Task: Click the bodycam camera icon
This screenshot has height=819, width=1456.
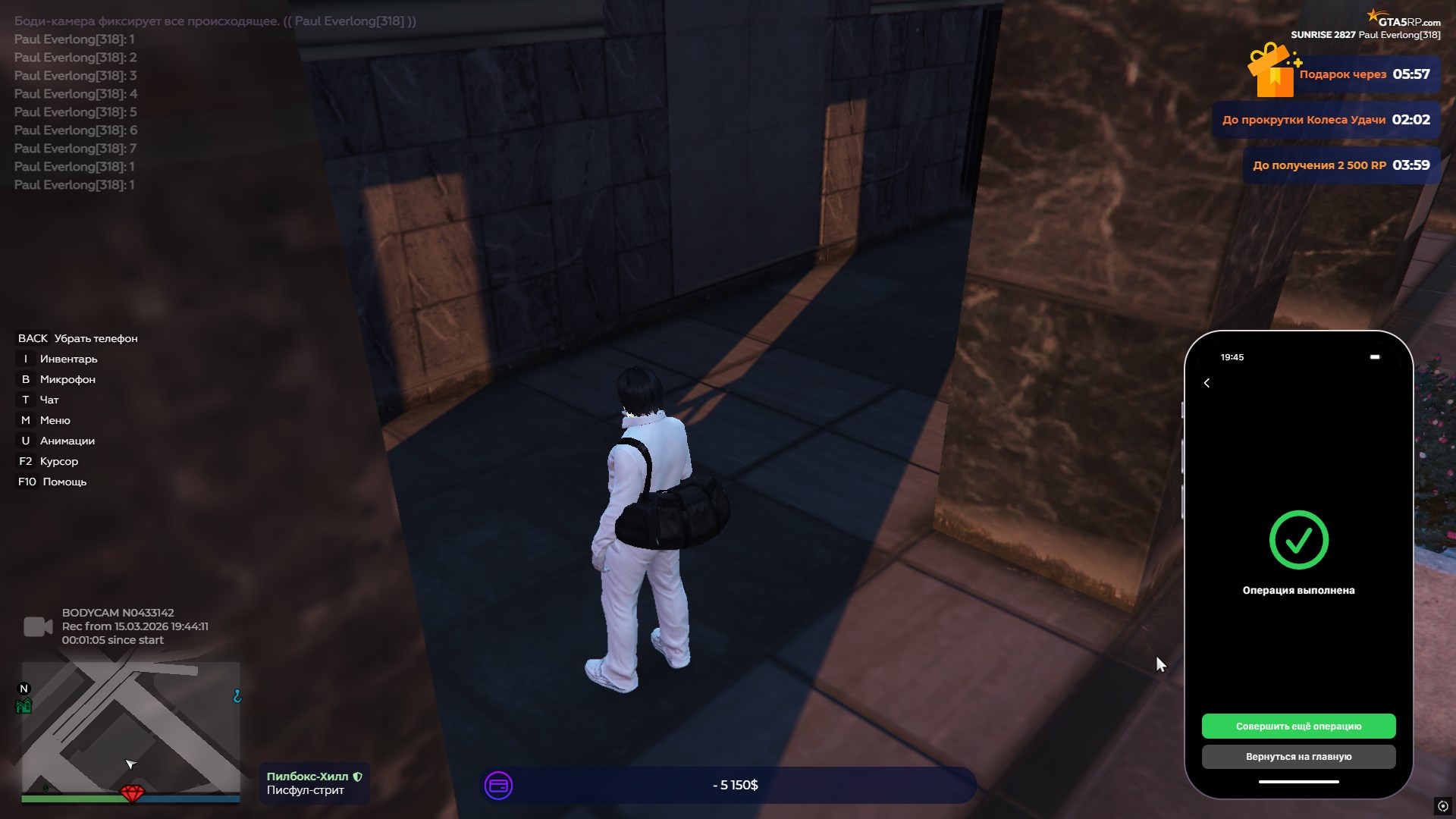Action: (36, 626)
